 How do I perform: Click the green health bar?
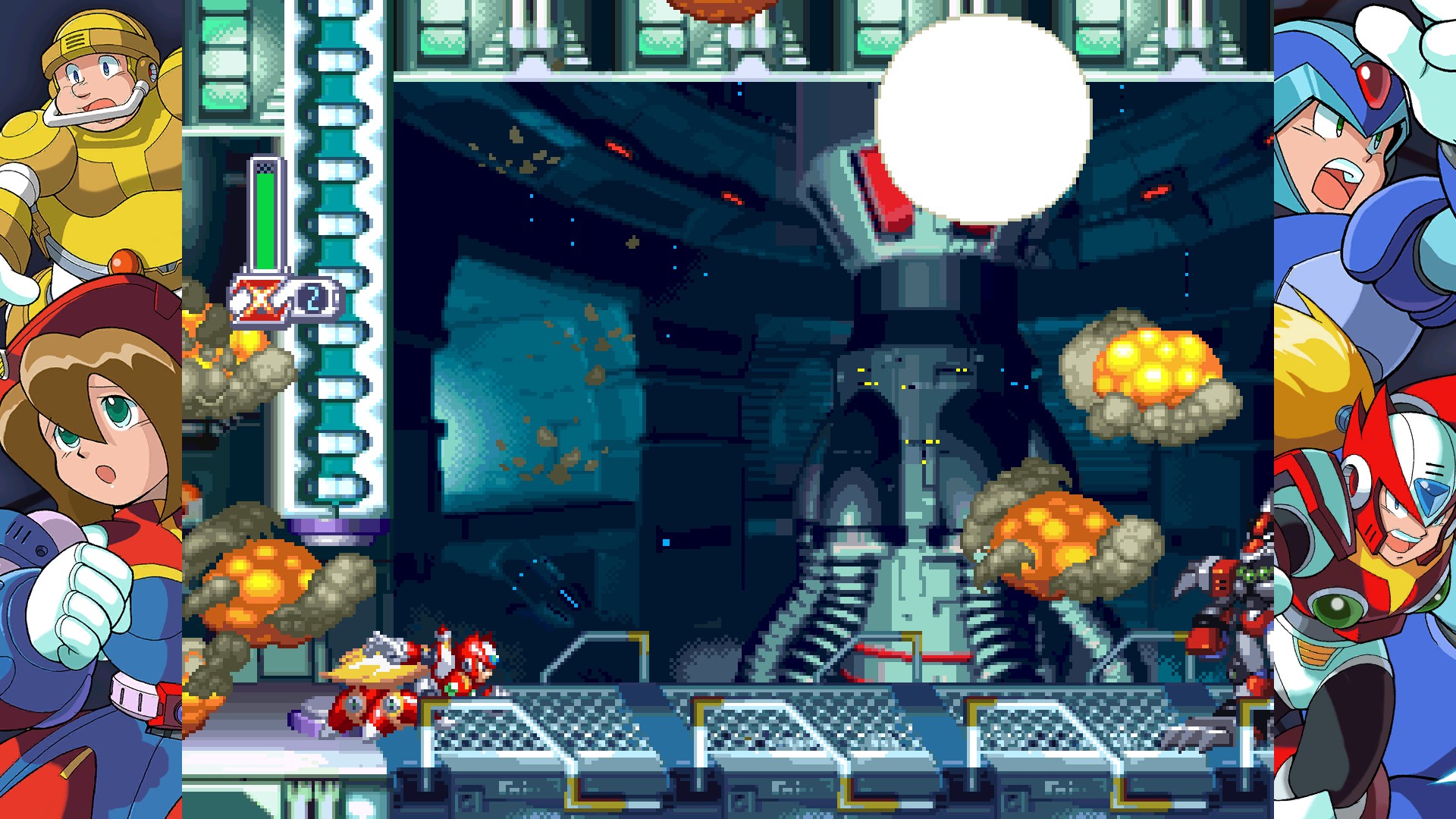pos(265,220)
